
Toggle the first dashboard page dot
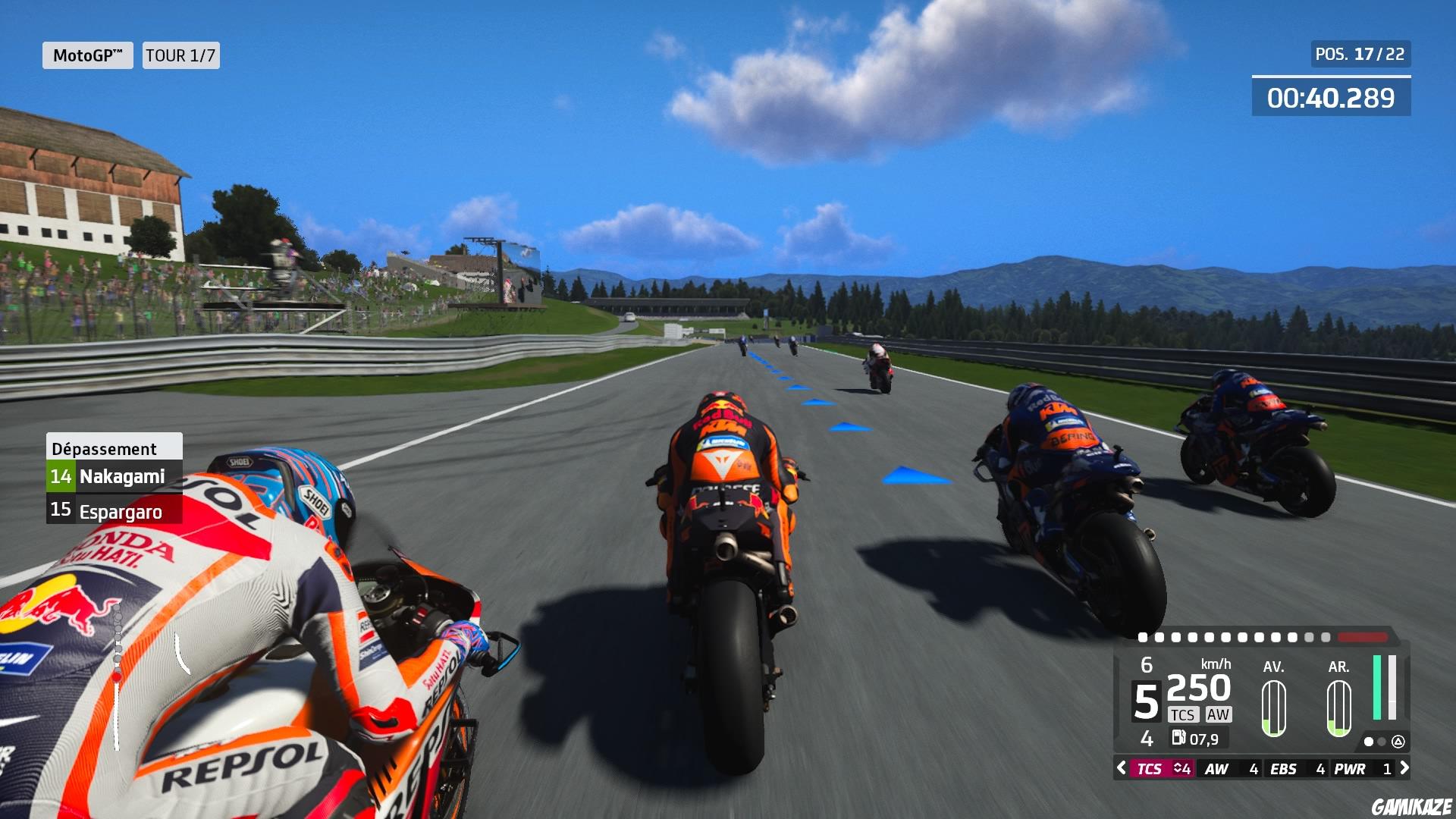coord(1369,743)
